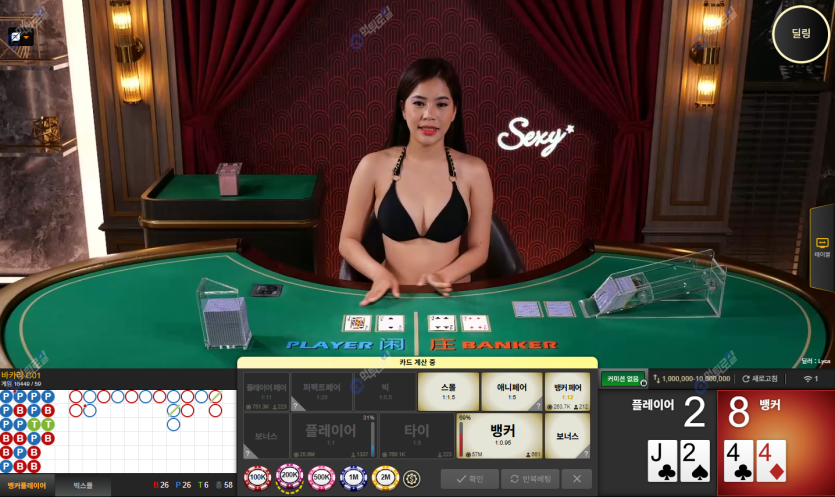The width and height of the screenshot is (835, 497).
Task: Place a 뱅커페어 side bet
Action: pos(569,391)
